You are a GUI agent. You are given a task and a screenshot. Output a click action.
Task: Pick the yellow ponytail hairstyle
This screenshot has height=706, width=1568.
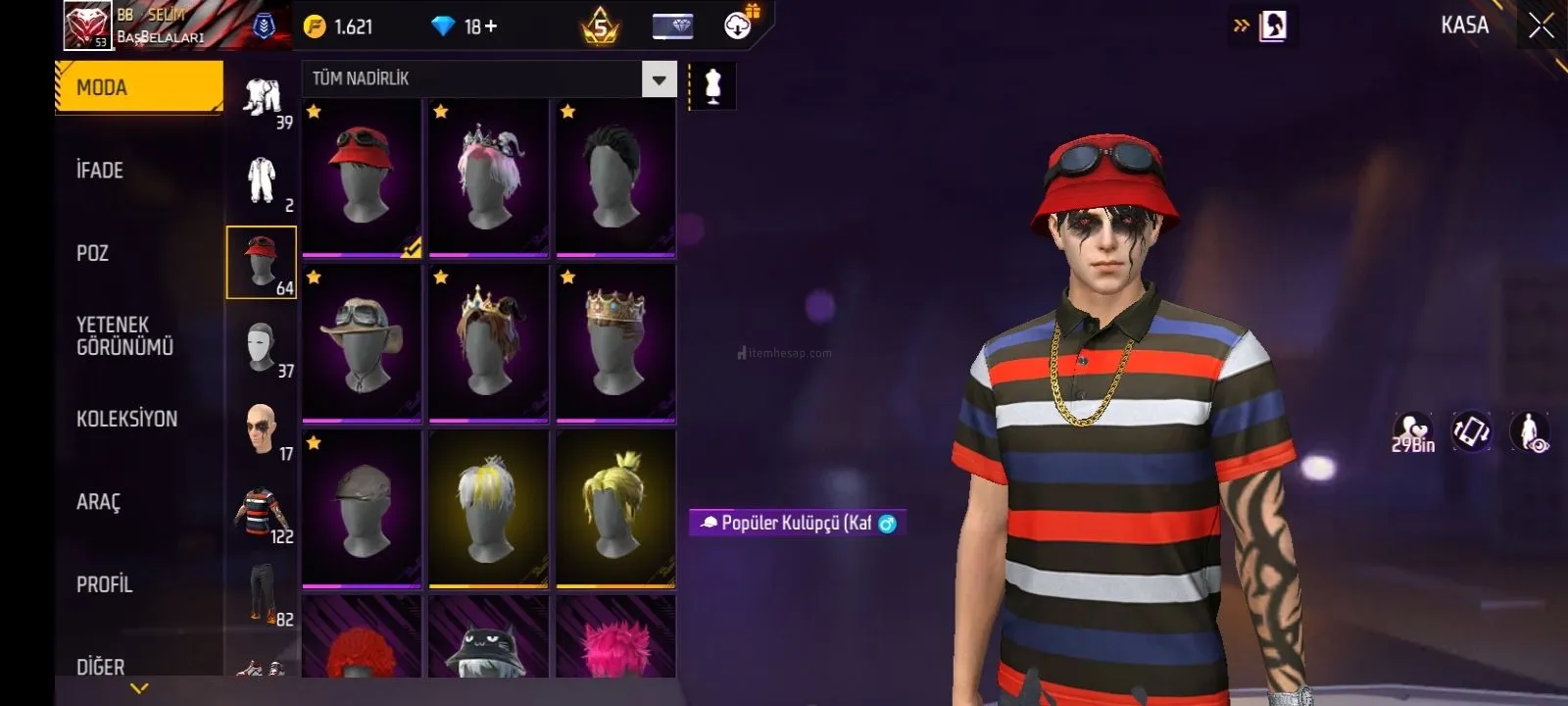615,509
